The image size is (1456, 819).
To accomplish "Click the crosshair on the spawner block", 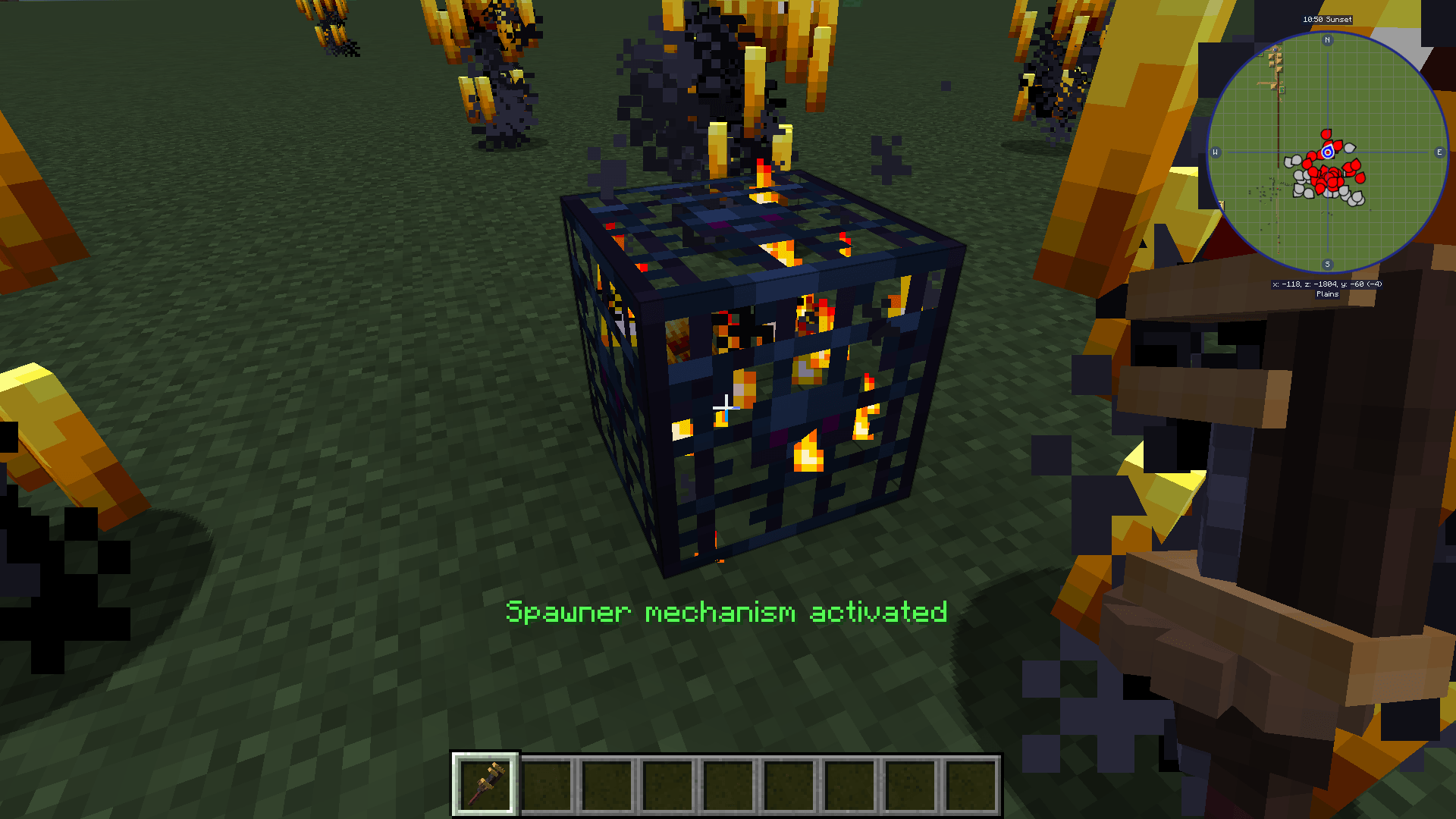I will (726, 407).
